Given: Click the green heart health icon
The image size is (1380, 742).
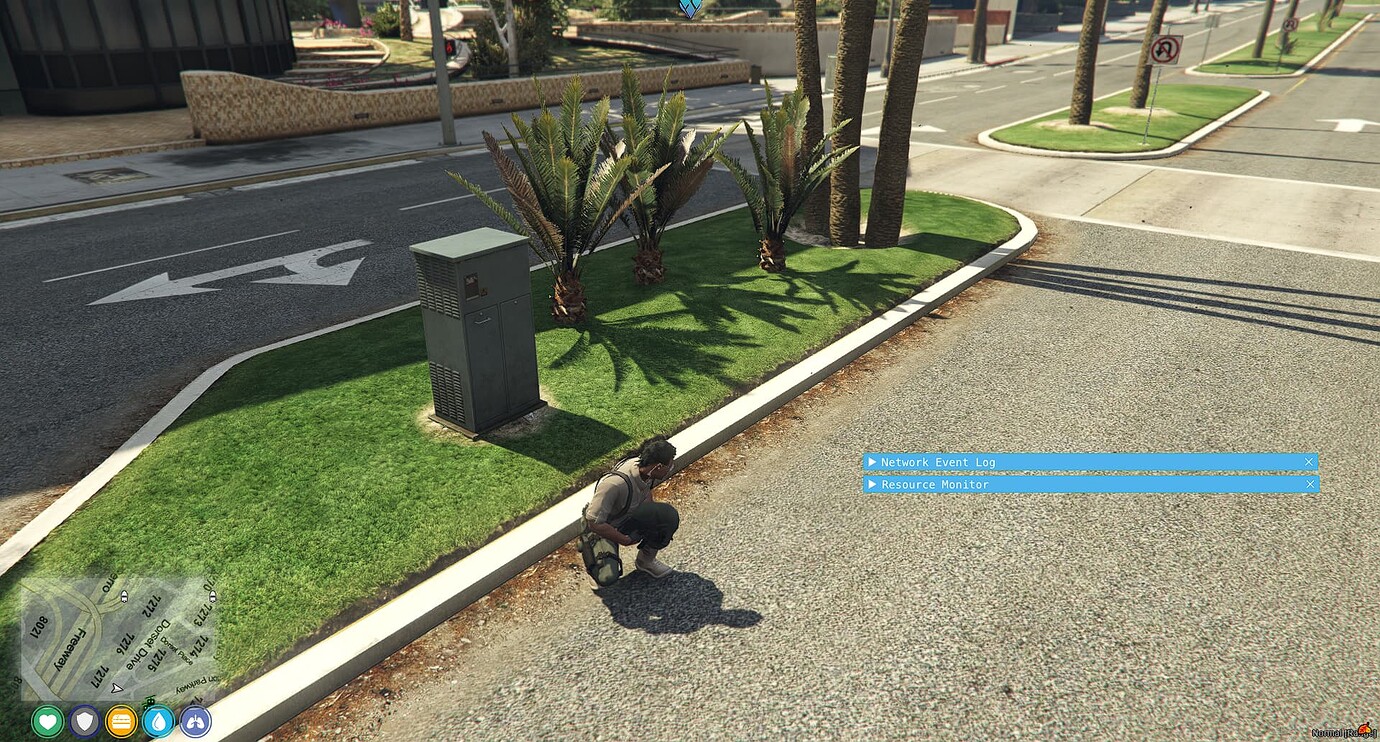Looking at the screenshot, I should pyautogui.click(x=46, y=720).
